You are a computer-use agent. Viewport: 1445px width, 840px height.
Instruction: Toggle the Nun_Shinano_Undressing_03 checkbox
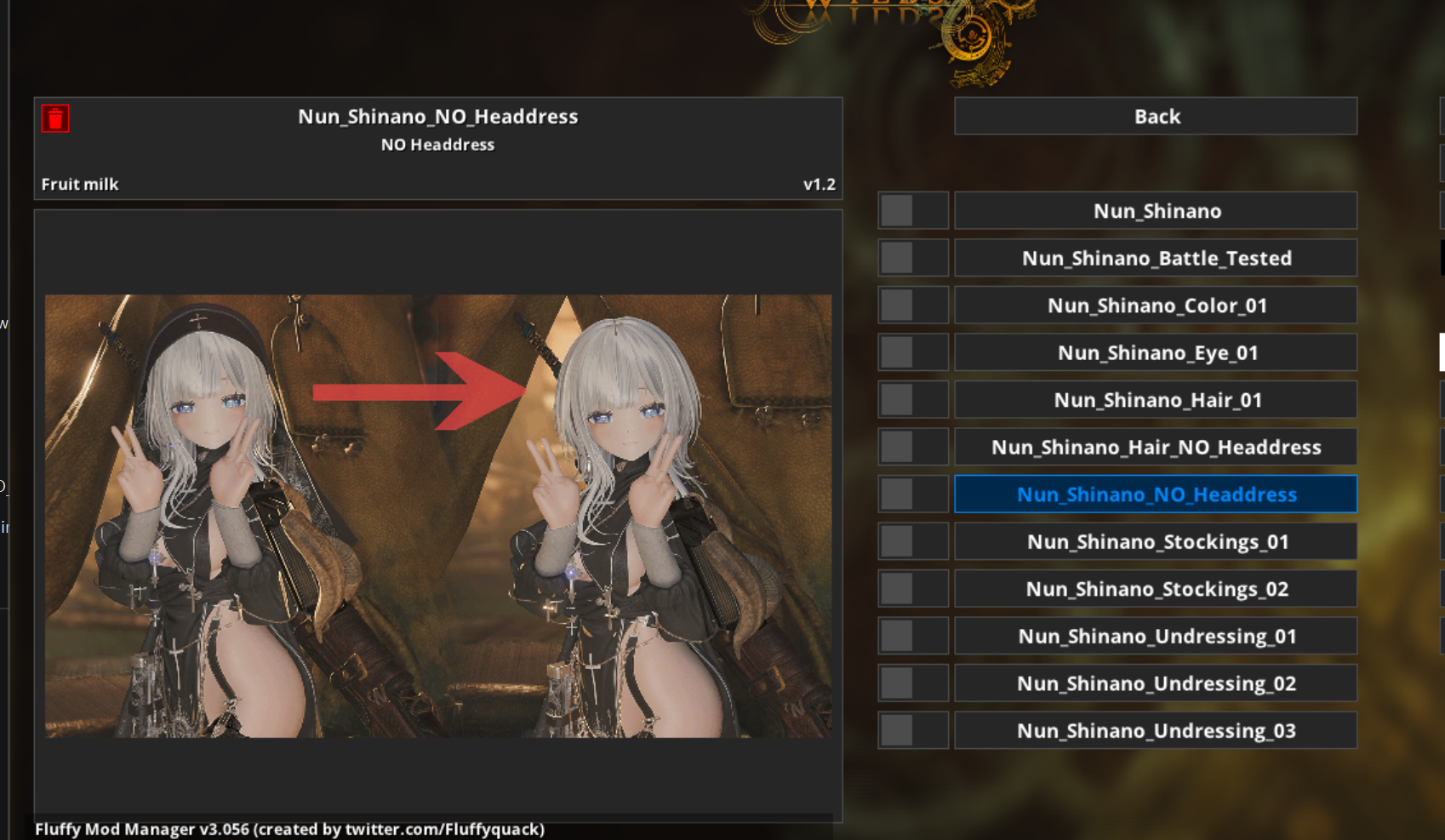(x=913, y=729)
